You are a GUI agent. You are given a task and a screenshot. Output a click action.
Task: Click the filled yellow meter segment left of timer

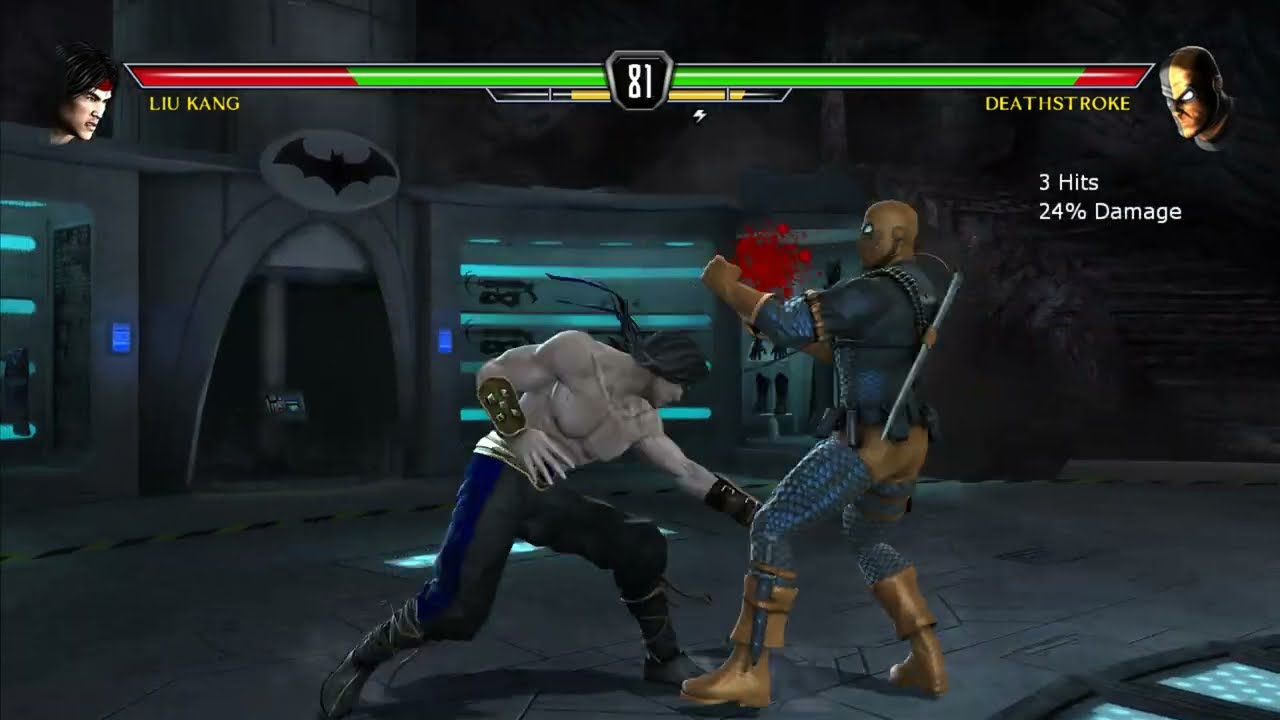pos(592,94)
